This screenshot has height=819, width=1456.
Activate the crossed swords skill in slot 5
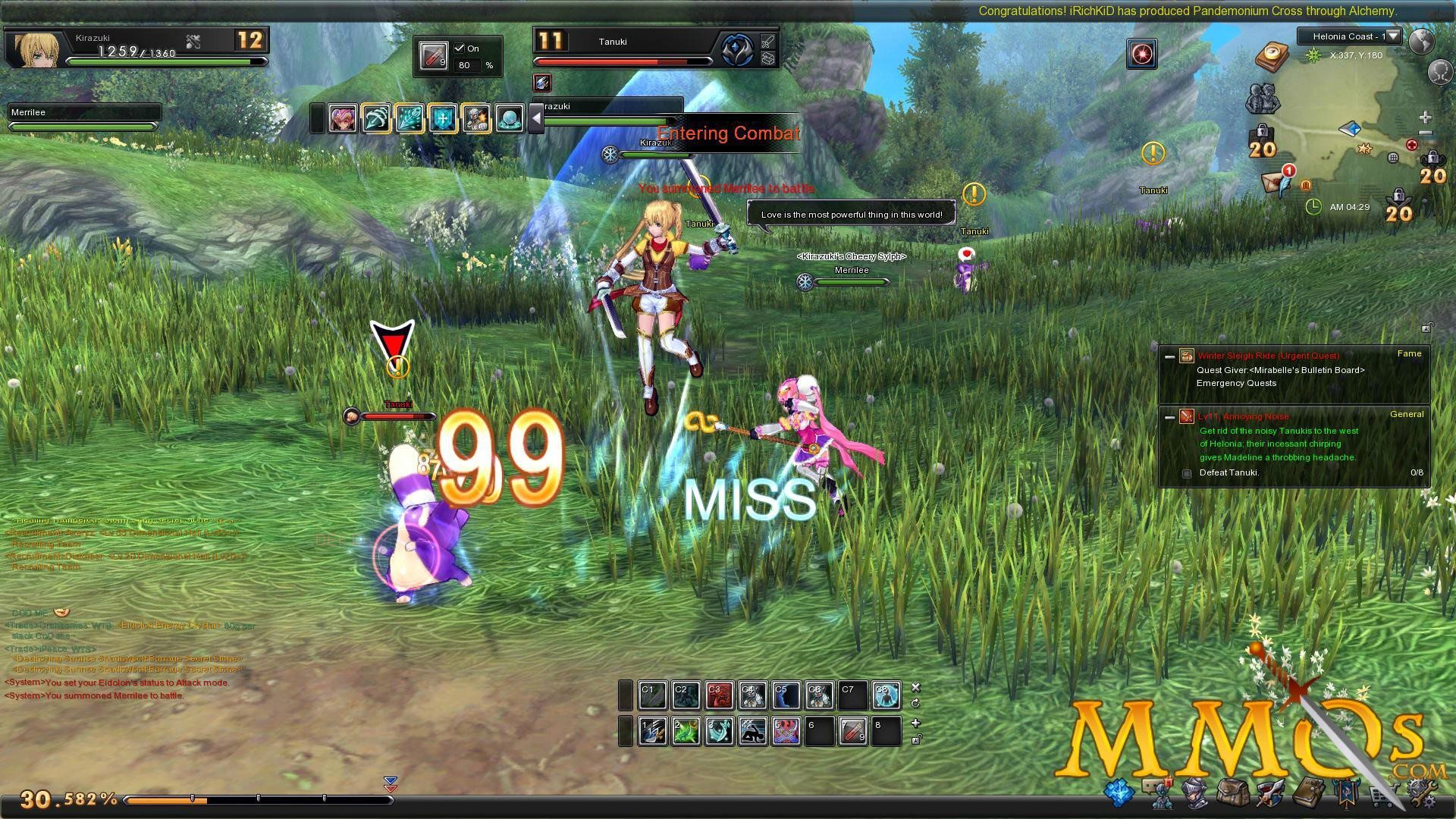pos(786,732)
